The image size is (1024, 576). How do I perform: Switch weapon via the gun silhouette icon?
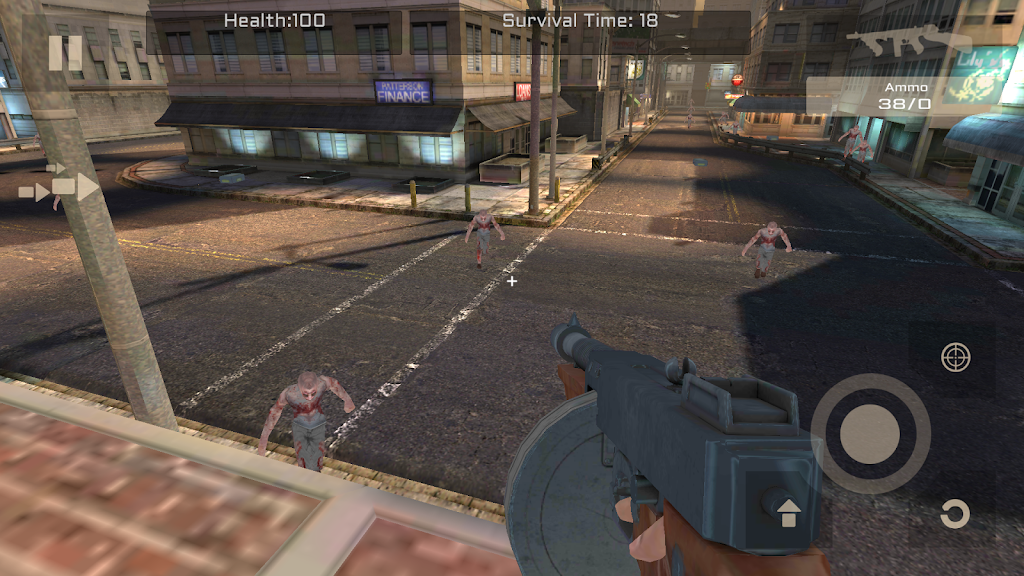click(x=908, y=42)
